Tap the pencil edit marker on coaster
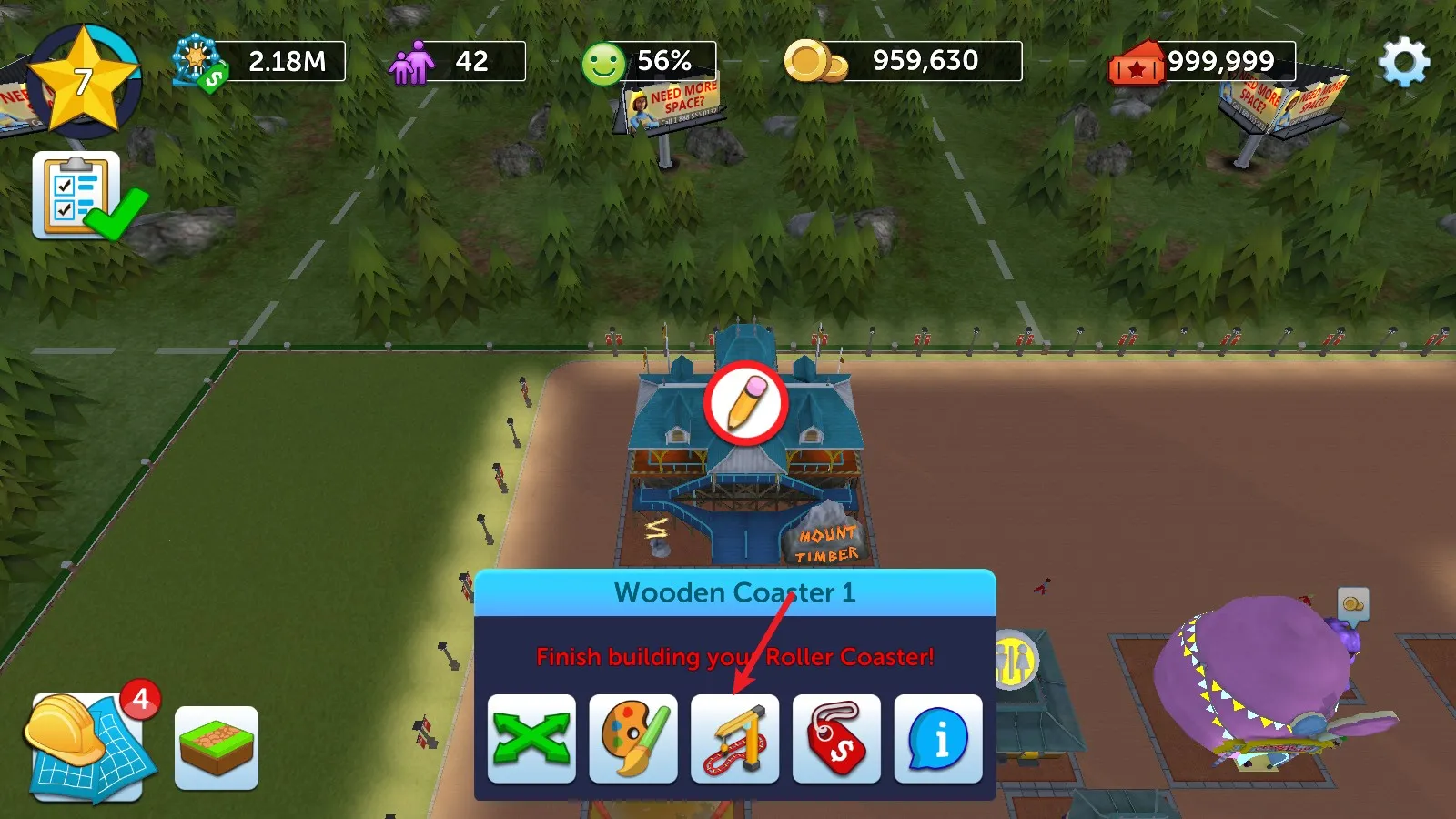This screenshot has width=1456, height=819. click(x=745, y=403)
